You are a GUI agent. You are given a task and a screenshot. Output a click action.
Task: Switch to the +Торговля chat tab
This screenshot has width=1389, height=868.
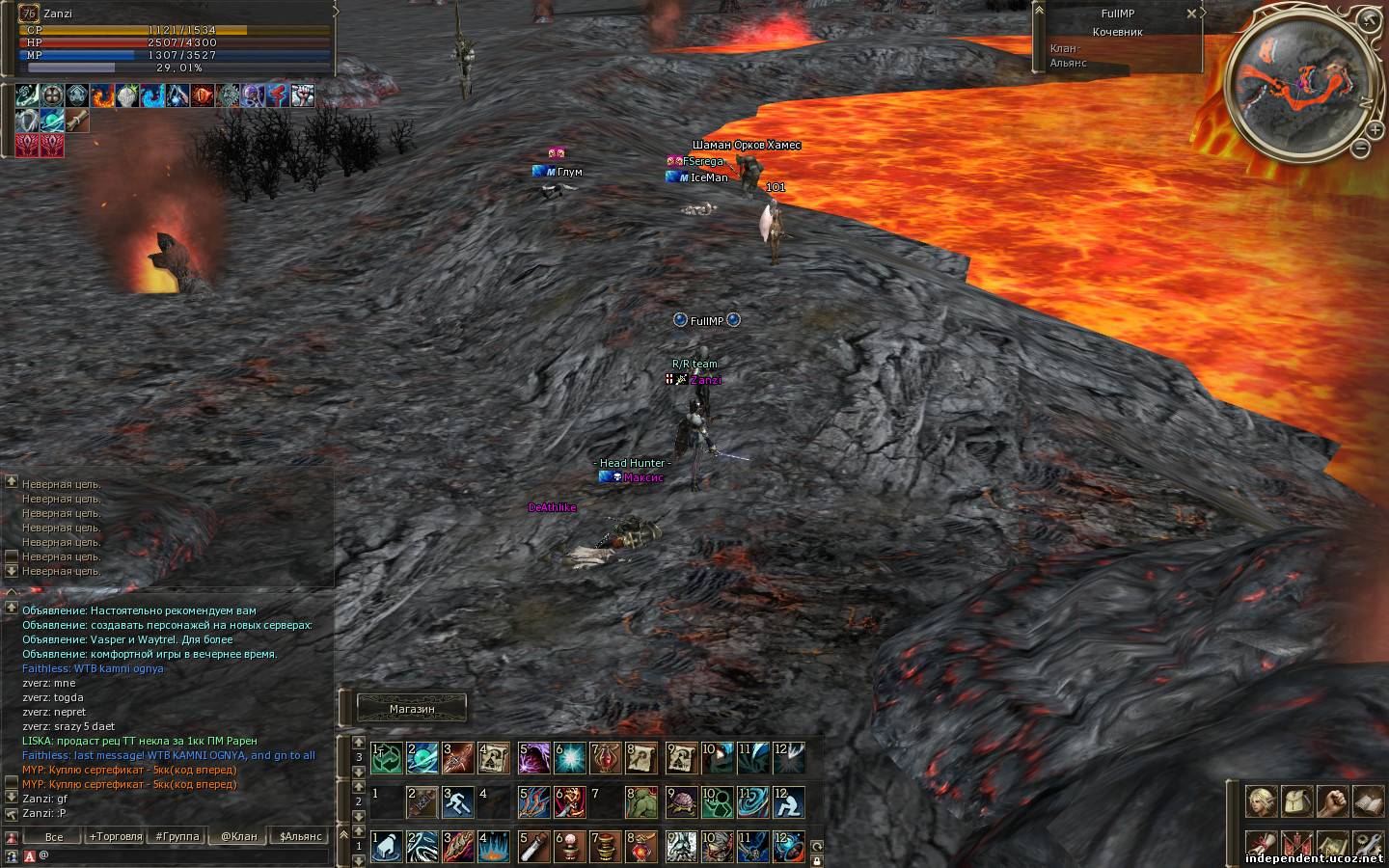tap(115, 836)
